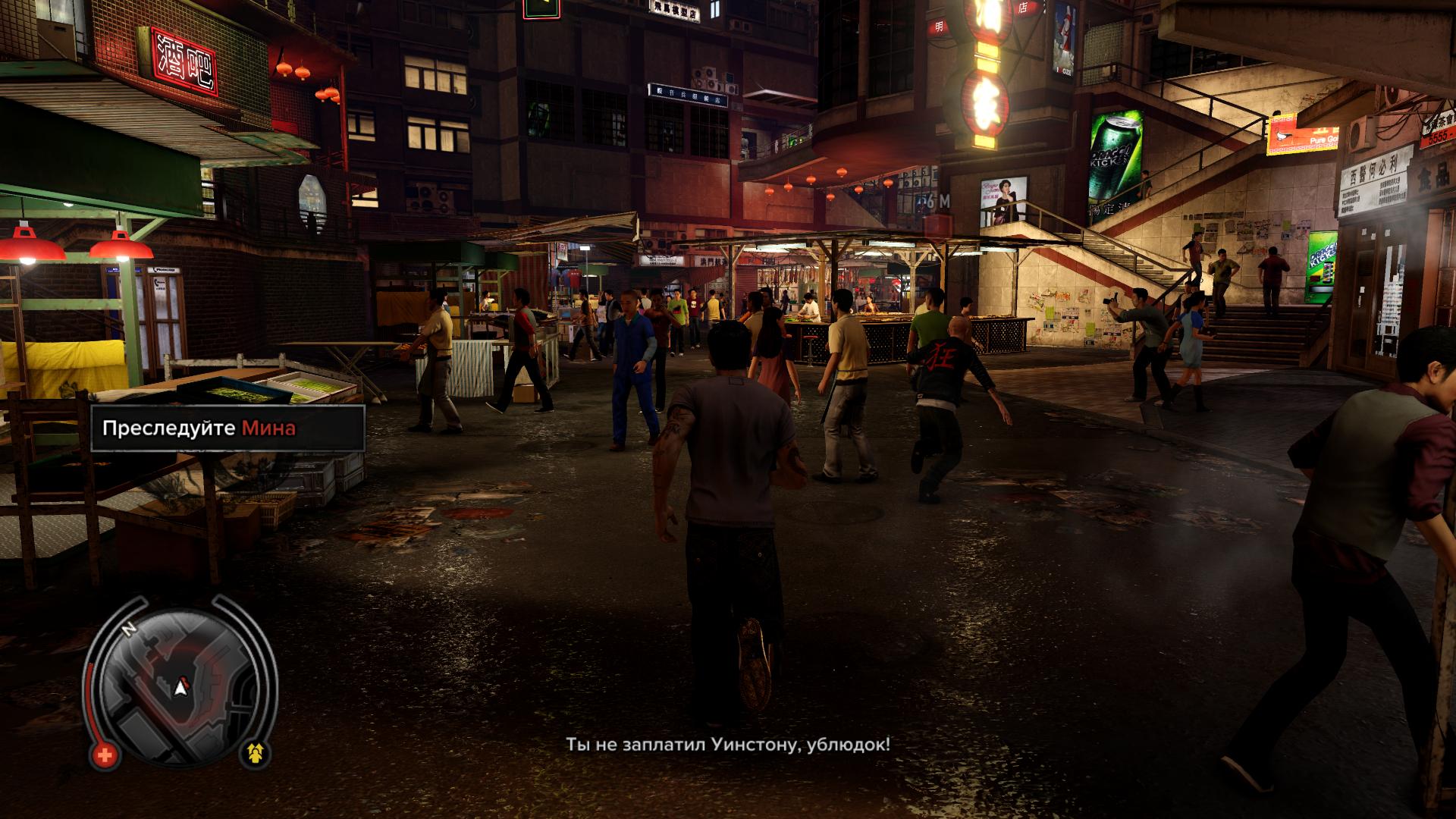This screenshot has height=819, width=1456.
Task: Click the white player arrow on minimap
Action: (180, 688)
